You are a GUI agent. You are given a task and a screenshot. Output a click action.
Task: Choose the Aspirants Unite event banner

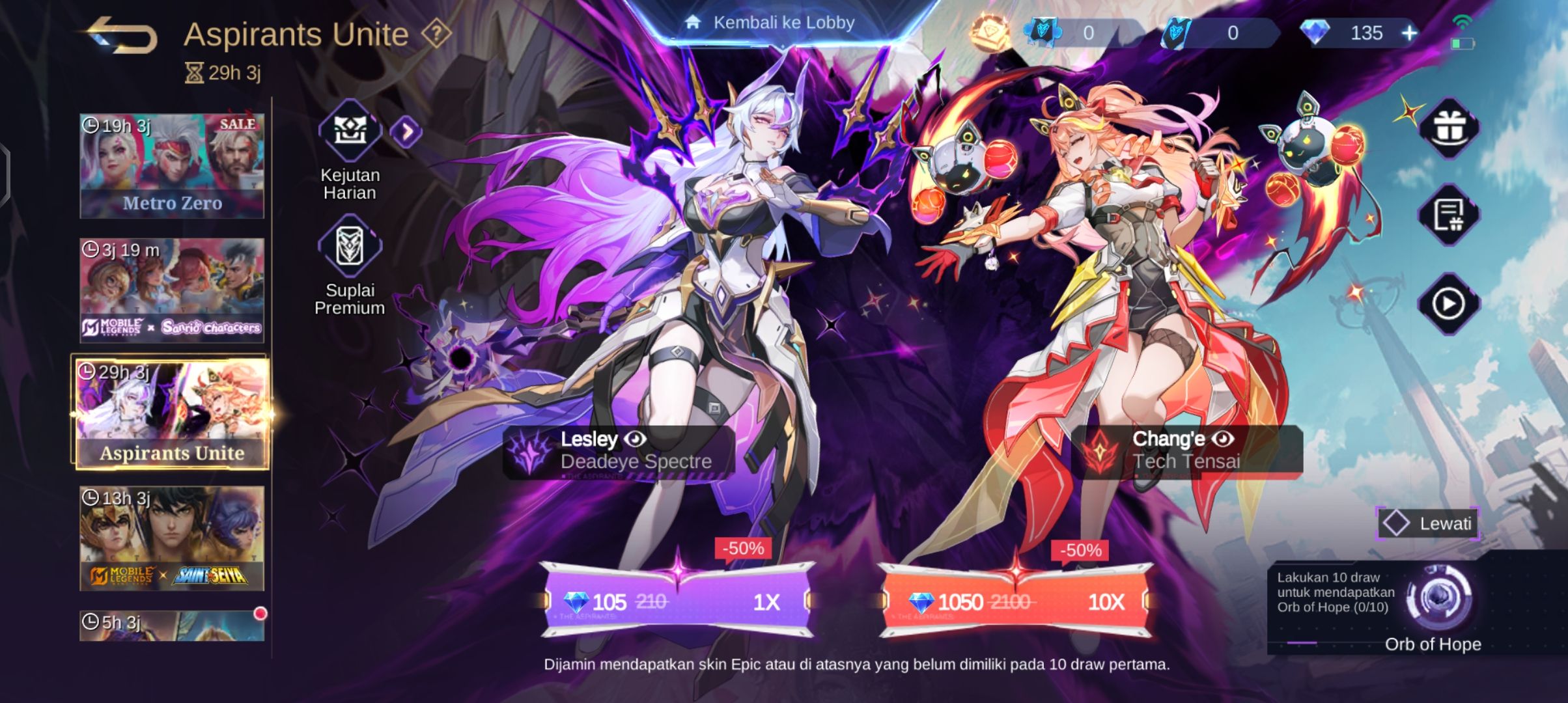click(x=172, y=413)
